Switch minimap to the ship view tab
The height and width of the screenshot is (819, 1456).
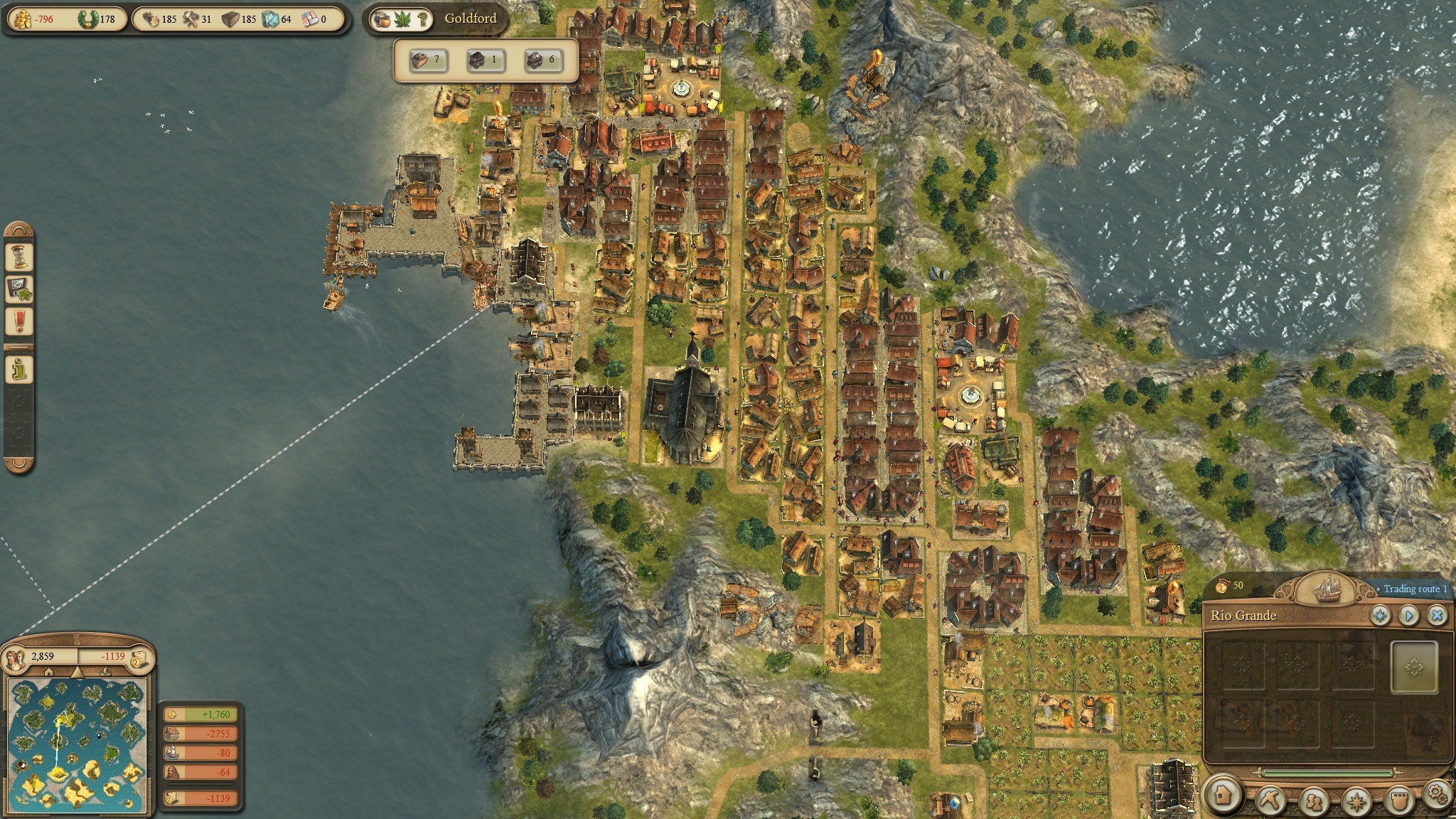105,672
